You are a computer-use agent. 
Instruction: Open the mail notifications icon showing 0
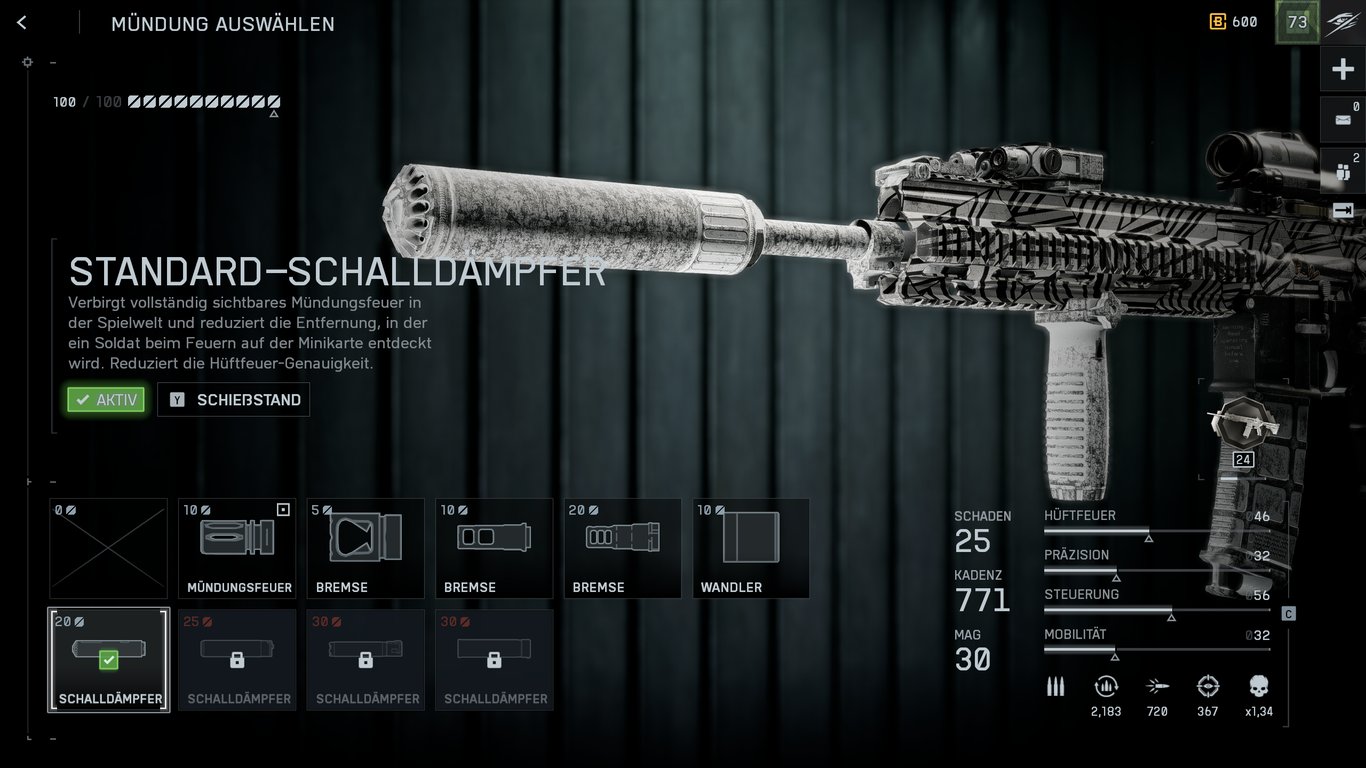(1344, 119)
